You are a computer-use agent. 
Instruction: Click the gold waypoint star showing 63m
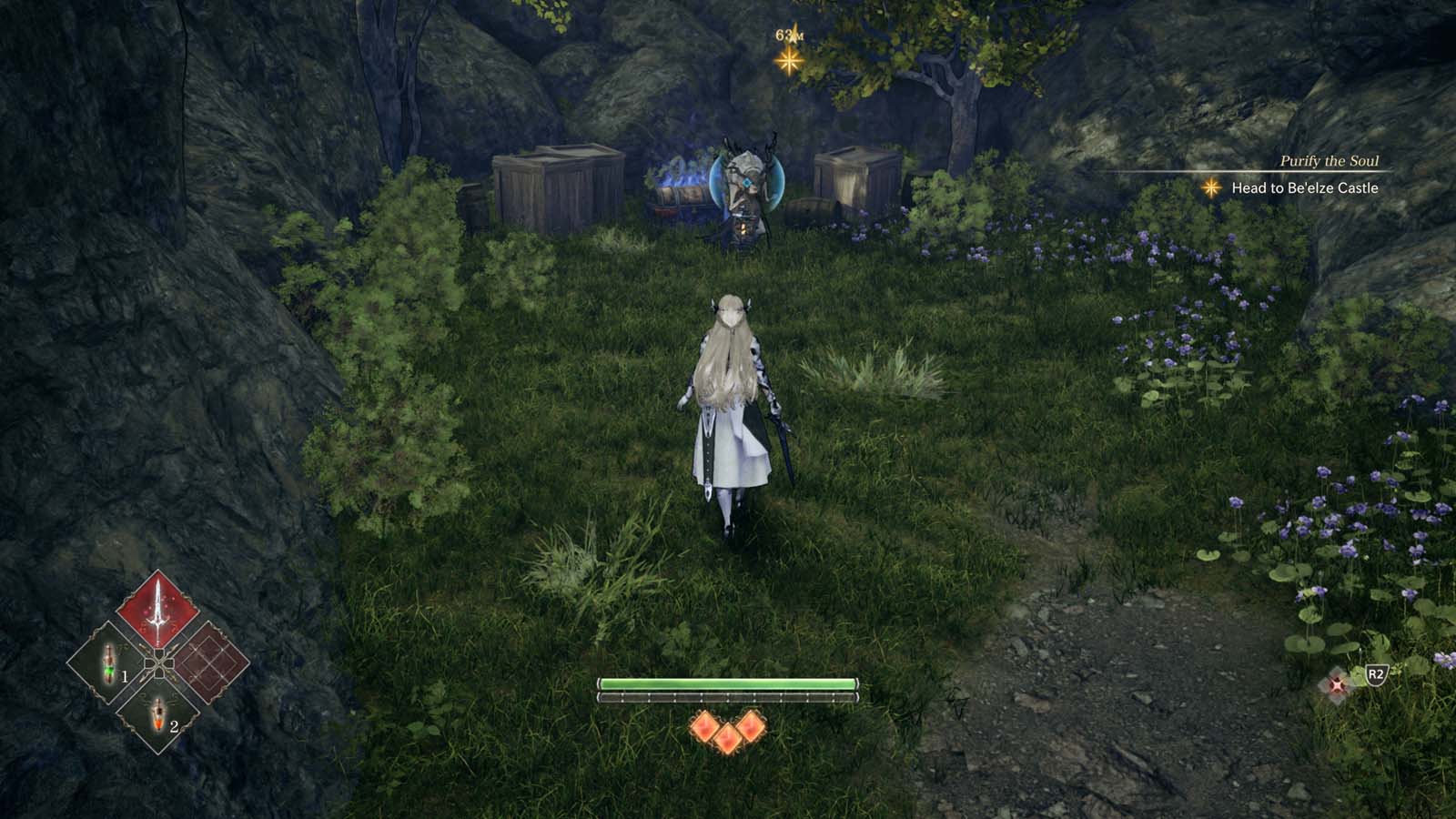(788, 60)
